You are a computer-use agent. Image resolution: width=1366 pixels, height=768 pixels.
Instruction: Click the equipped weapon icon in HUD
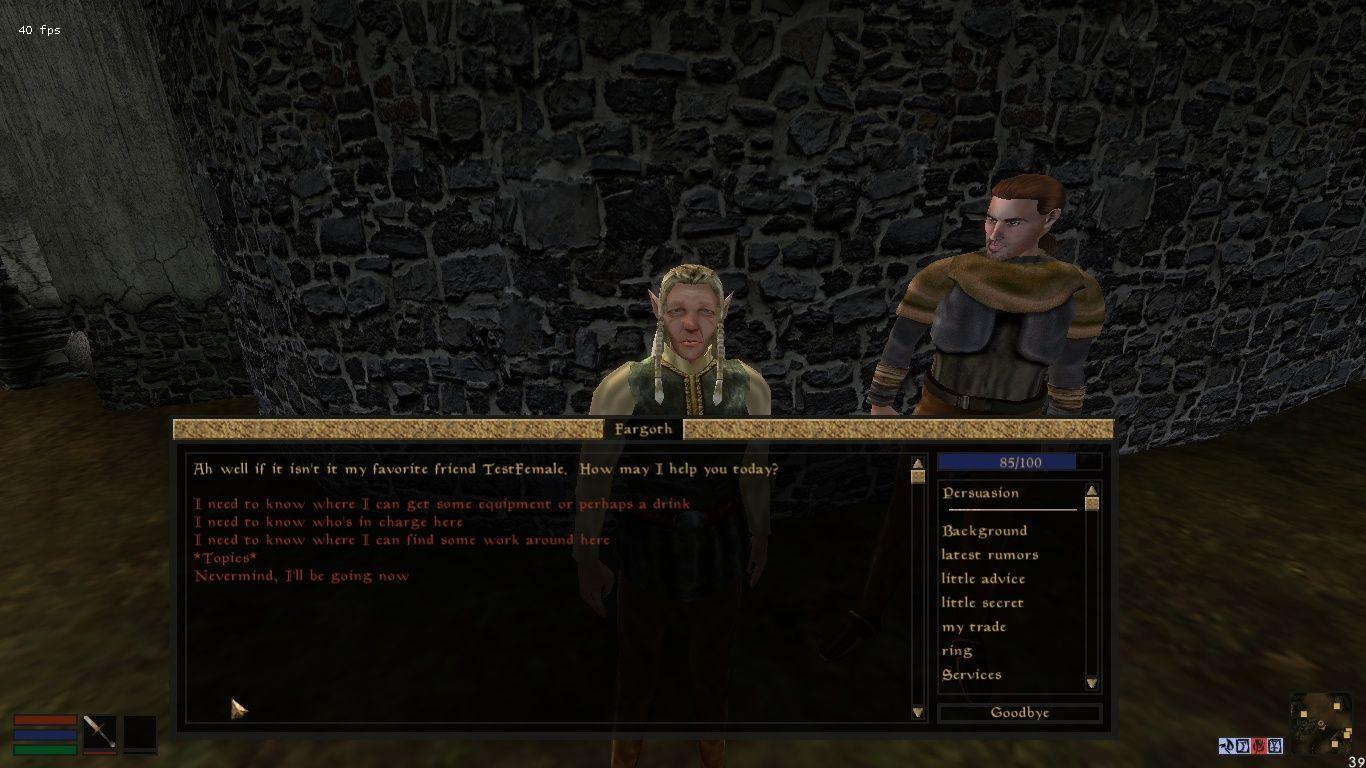99,732
